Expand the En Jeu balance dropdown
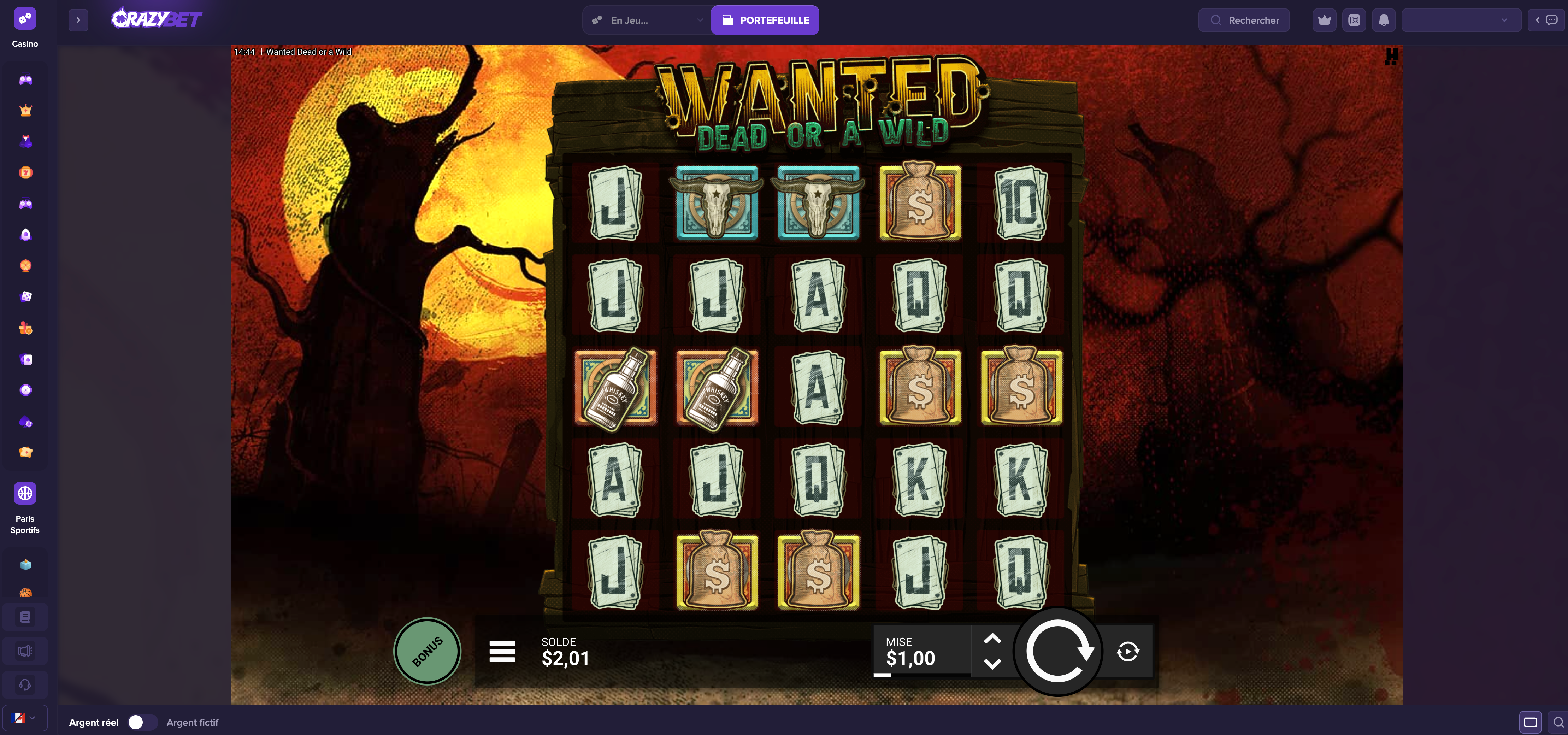 click(647, 20)
